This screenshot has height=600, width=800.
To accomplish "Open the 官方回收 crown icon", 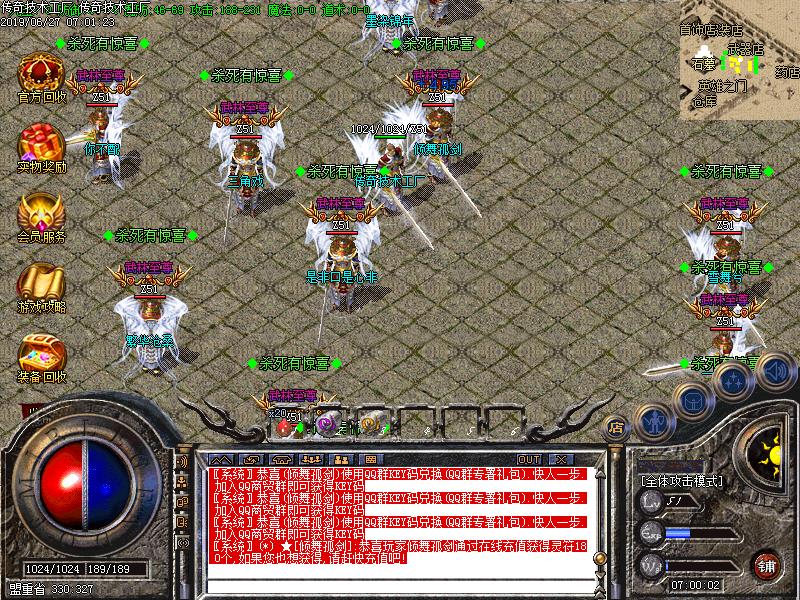I will (41, 74).
